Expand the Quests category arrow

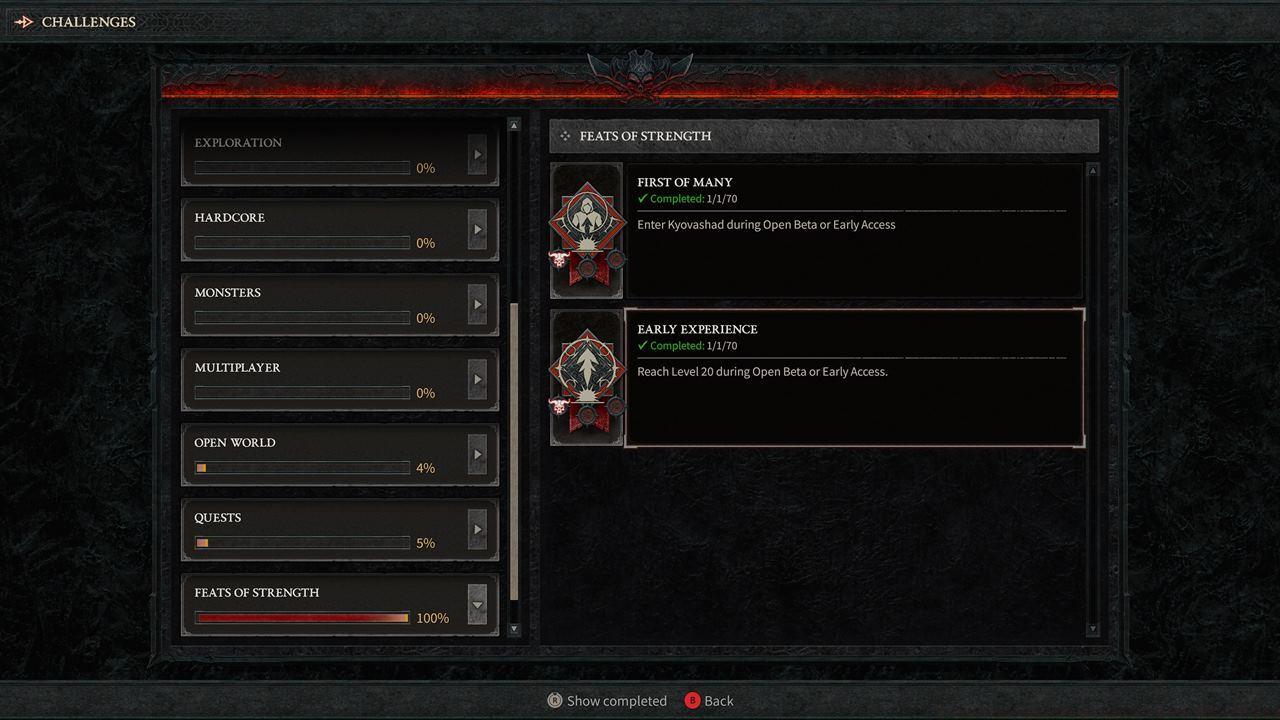(477, 529)
